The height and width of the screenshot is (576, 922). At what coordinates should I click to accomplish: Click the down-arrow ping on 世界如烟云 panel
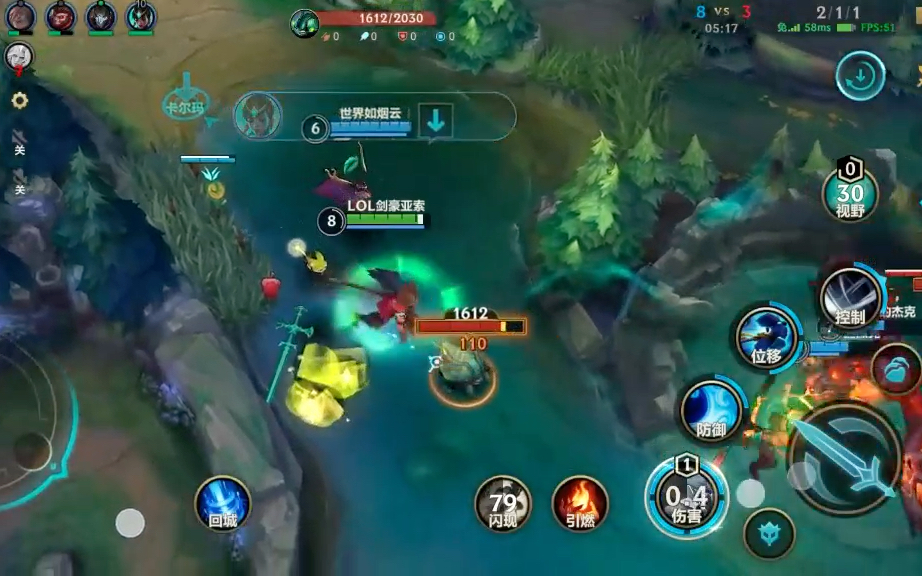pos(435,120)
